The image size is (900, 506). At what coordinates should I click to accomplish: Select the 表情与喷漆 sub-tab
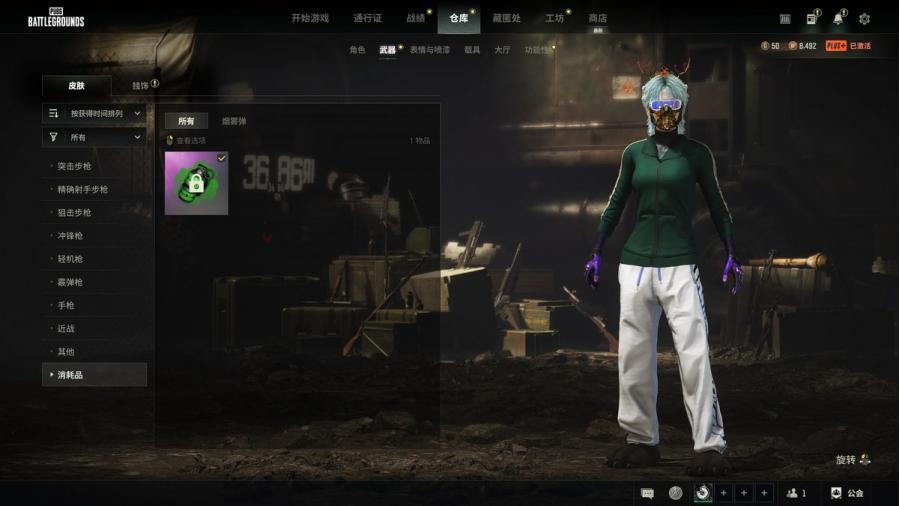pos(429,48)
